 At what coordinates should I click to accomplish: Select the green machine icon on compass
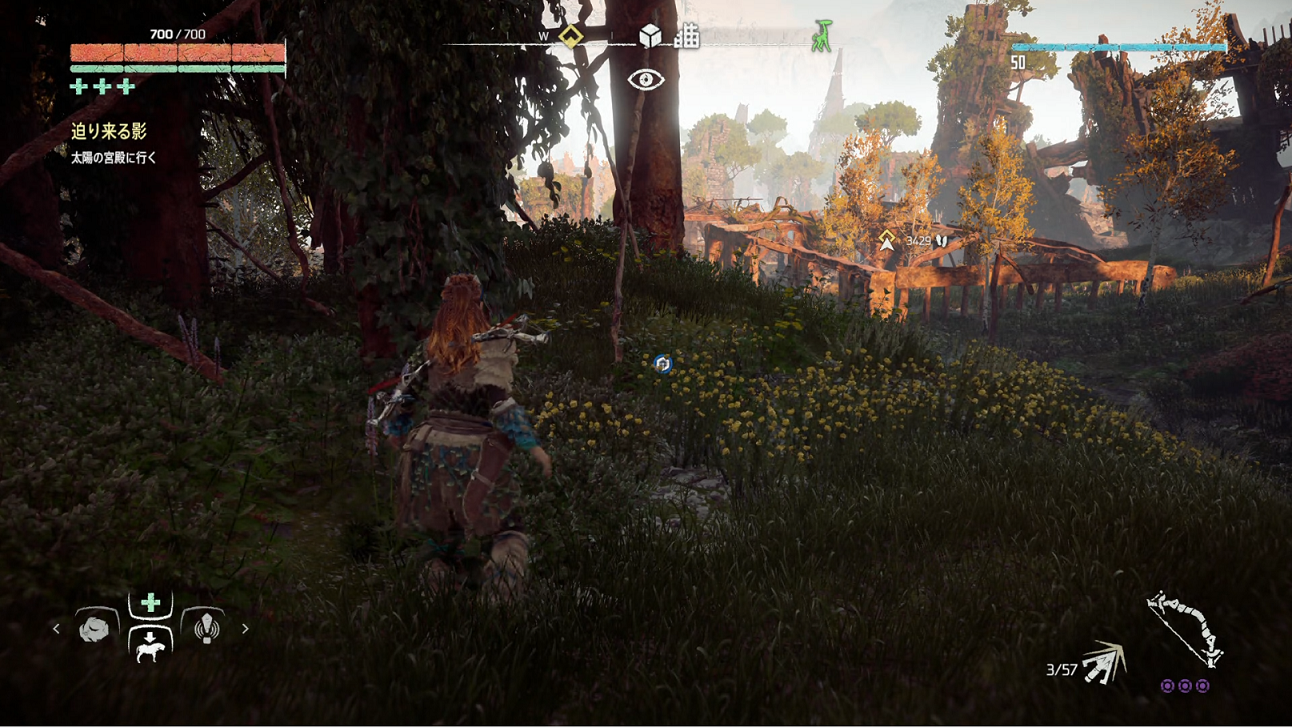tap(822, 36)
